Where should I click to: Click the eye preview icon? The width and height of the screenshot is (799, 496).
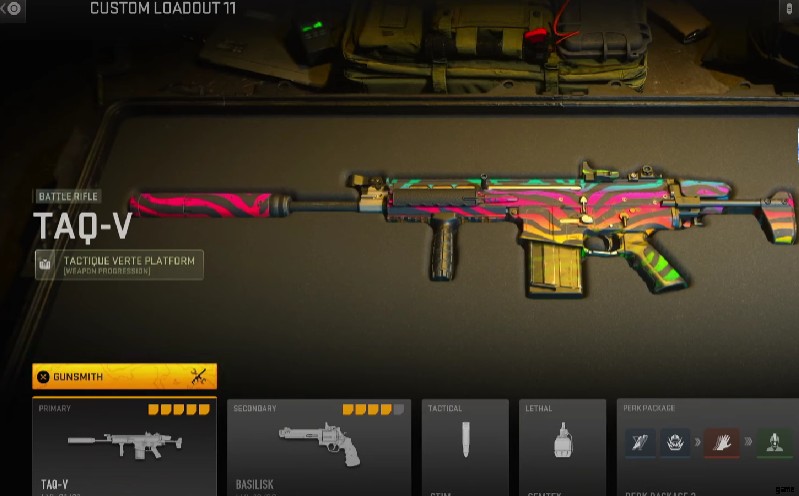tap(14, 8)
